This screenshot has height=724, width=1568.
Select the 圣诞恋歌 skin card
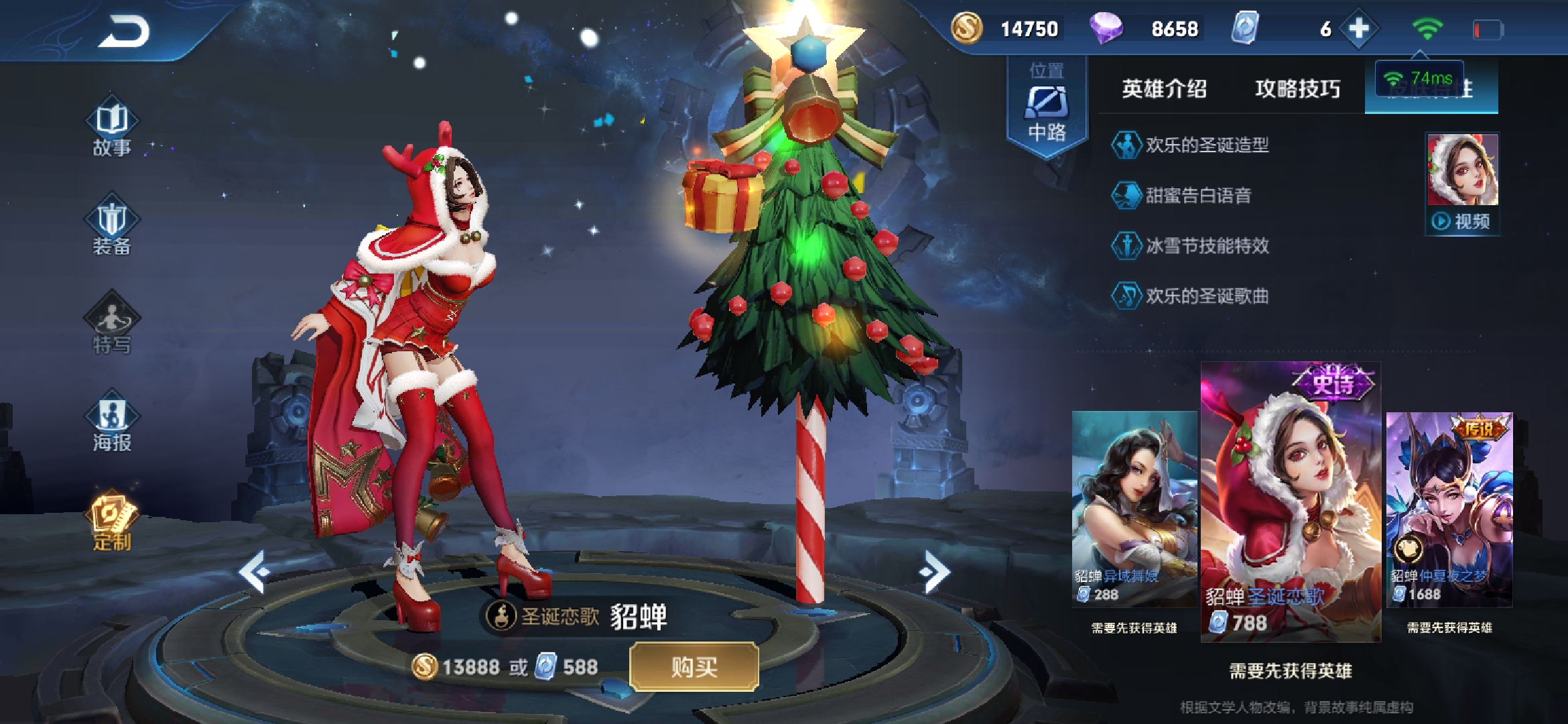tap(1291, 503)
